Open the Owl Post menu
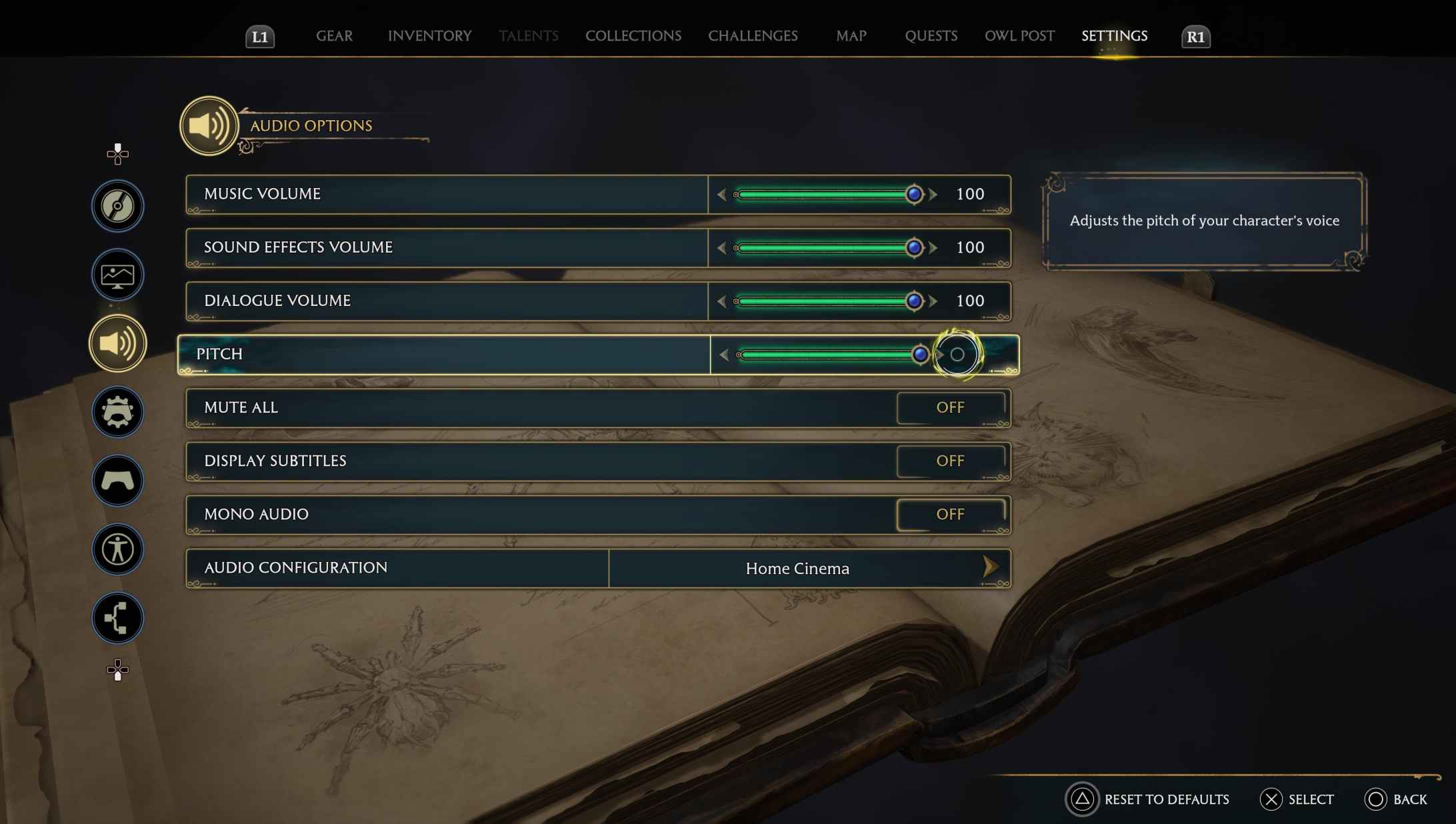 tap(1019, 36)
